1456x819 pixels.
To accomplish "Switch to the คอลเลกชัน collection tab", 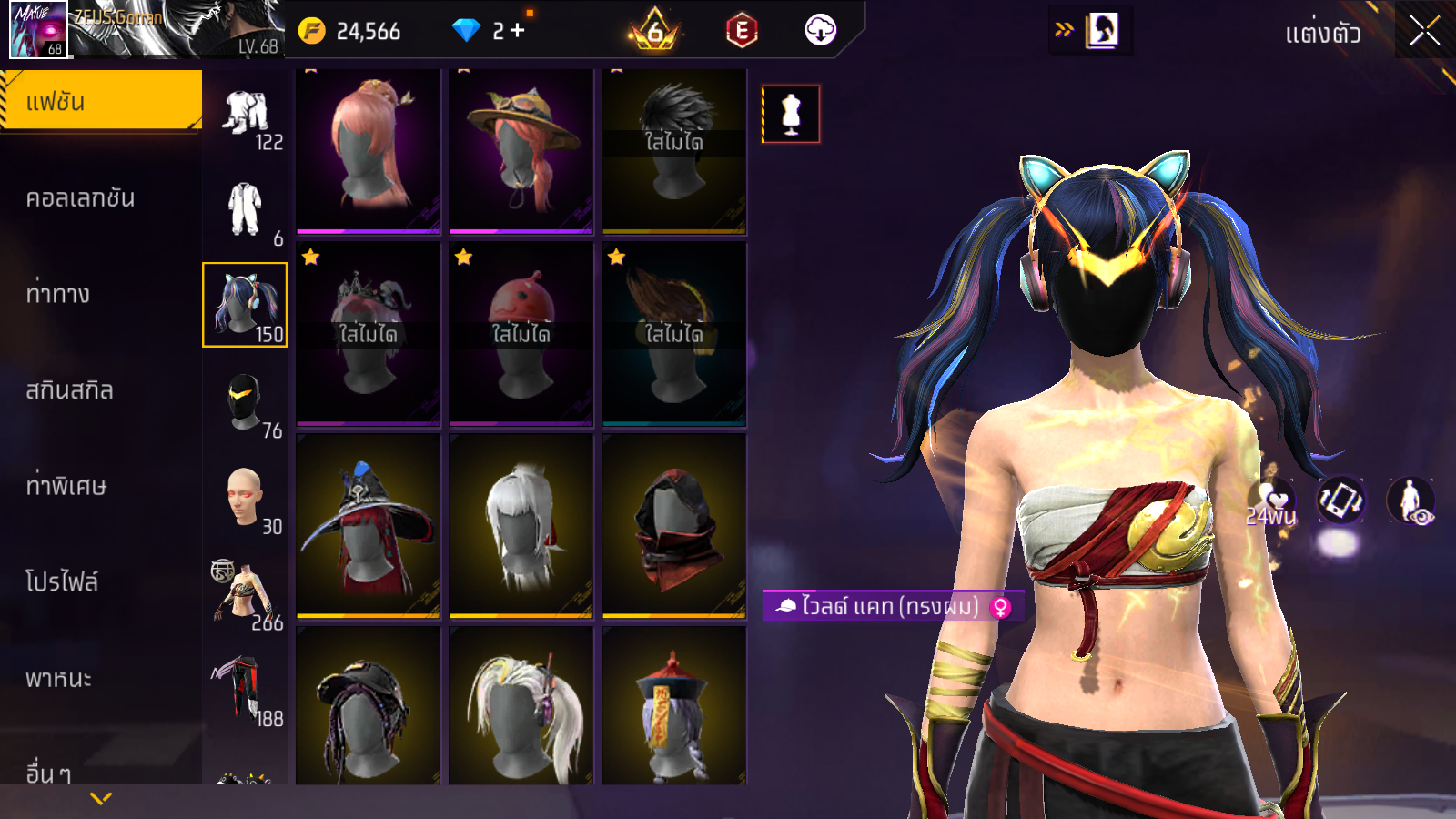I will (81, 198).
